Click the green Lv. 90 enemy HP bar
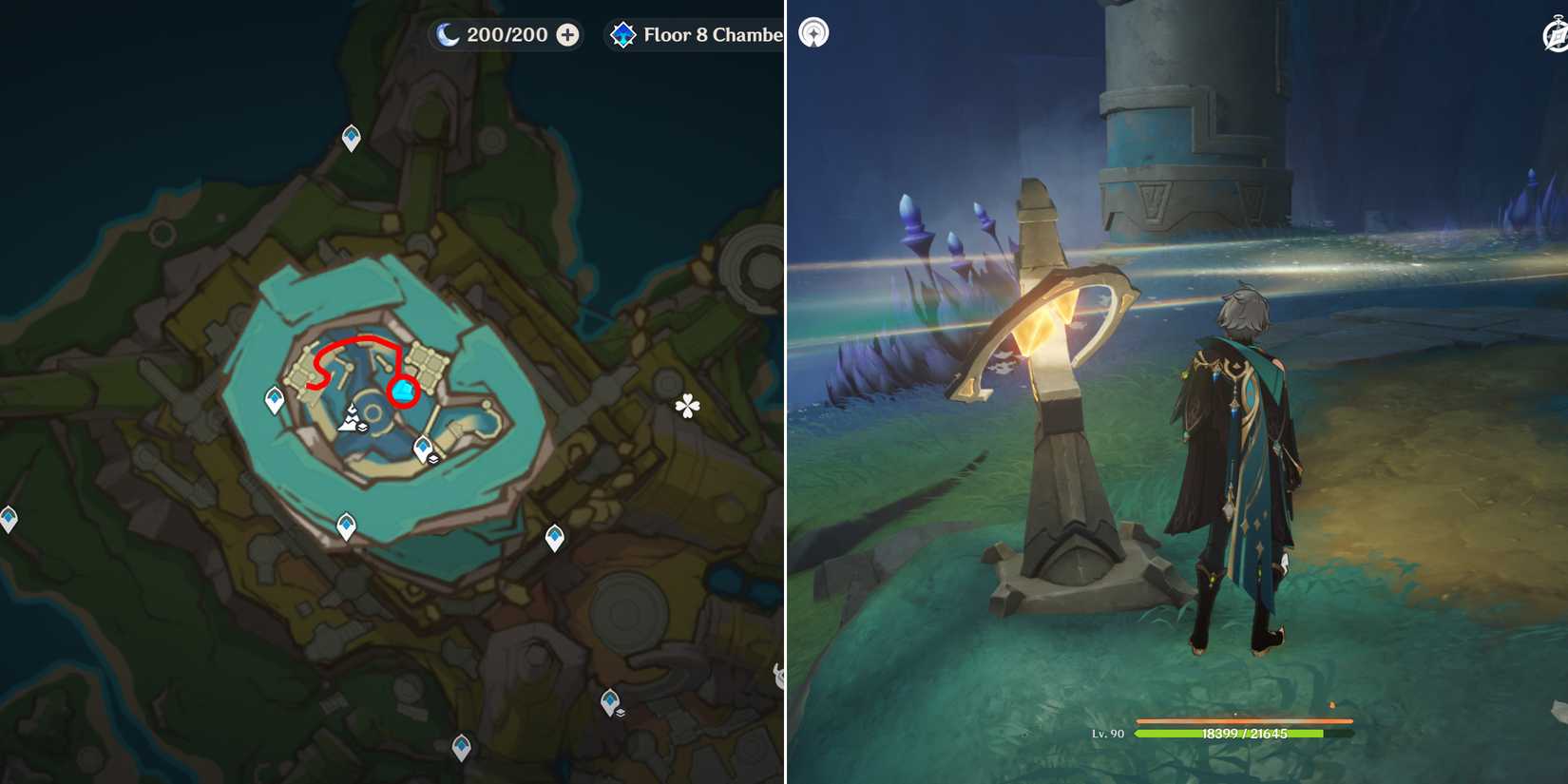This screenshot has height=784, width=1568. [1235, 735]
